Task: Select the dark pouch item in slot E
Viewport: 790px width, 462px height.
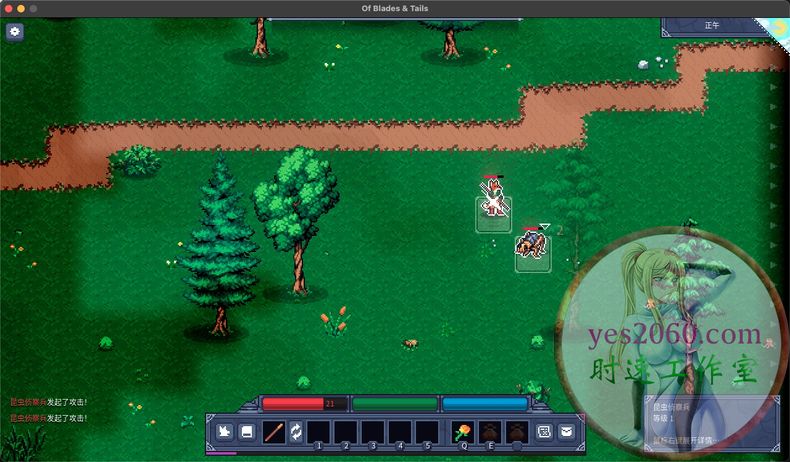Action: 490,432
